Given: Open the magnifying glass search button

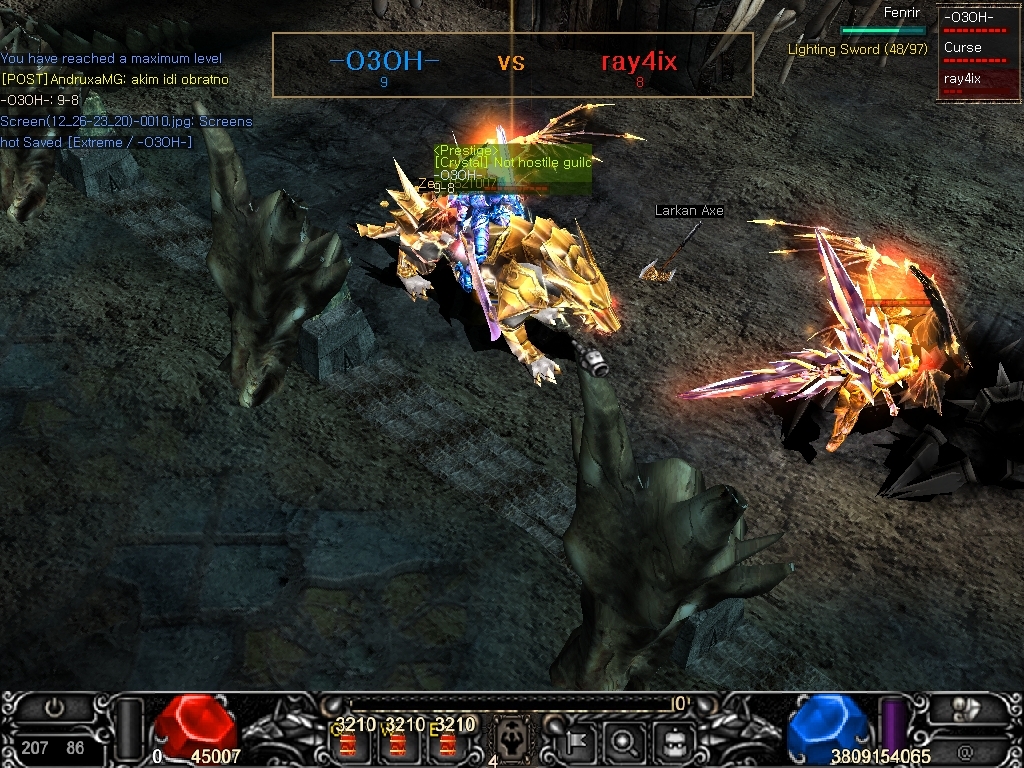Looking at the screenshot, I should [x=625, y=742].
